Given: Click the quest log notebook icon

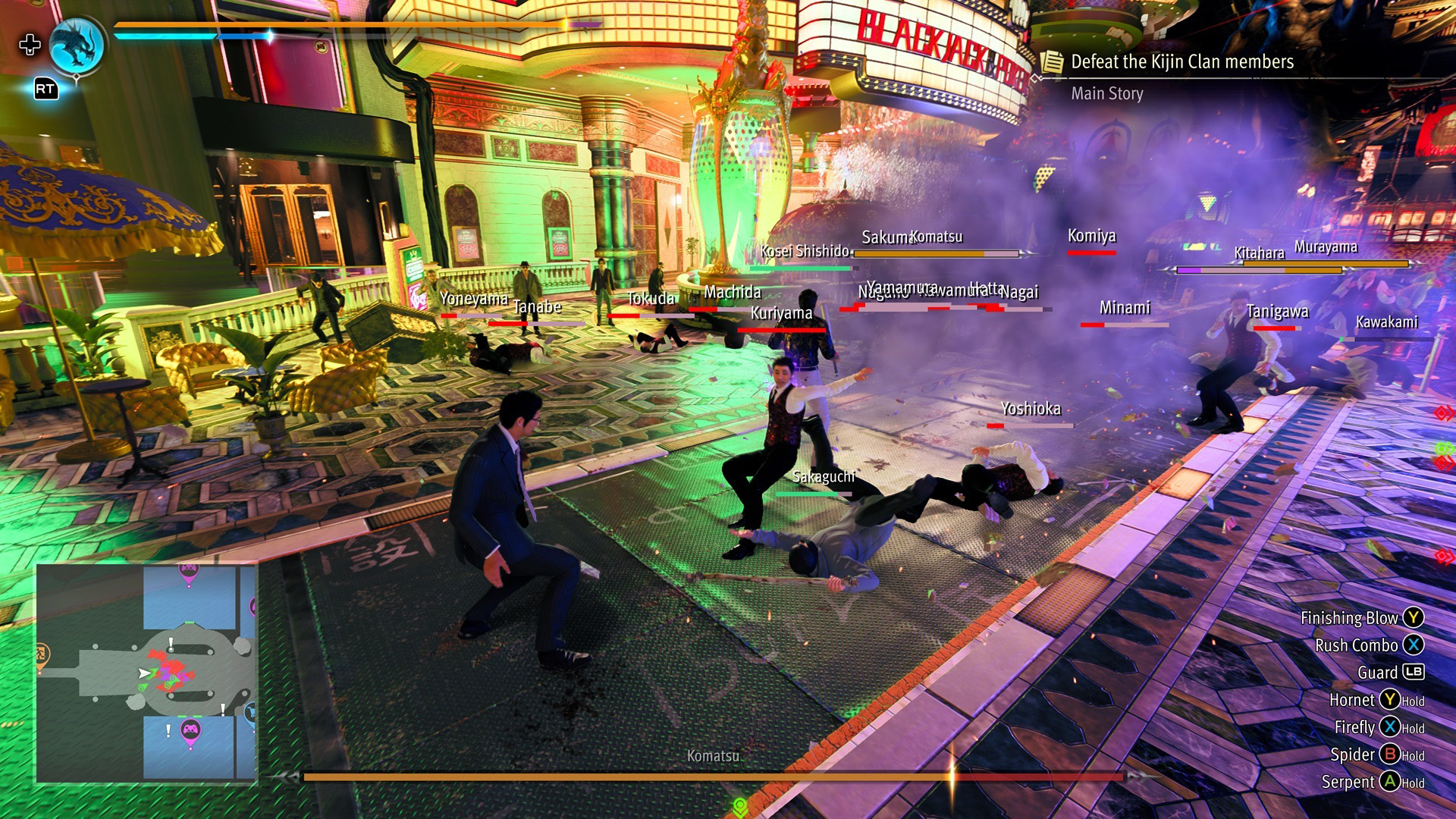Looking at the screenshot, I should [x=1052, y=62].
